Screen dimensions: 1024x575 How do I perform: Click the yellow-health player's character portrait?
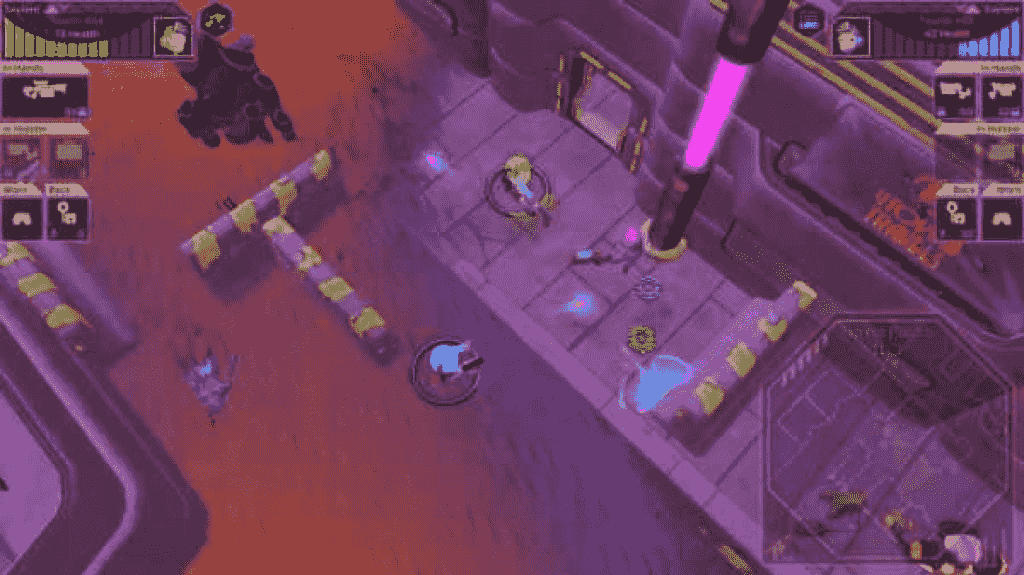pyautogui.click(x=172, y=38)
